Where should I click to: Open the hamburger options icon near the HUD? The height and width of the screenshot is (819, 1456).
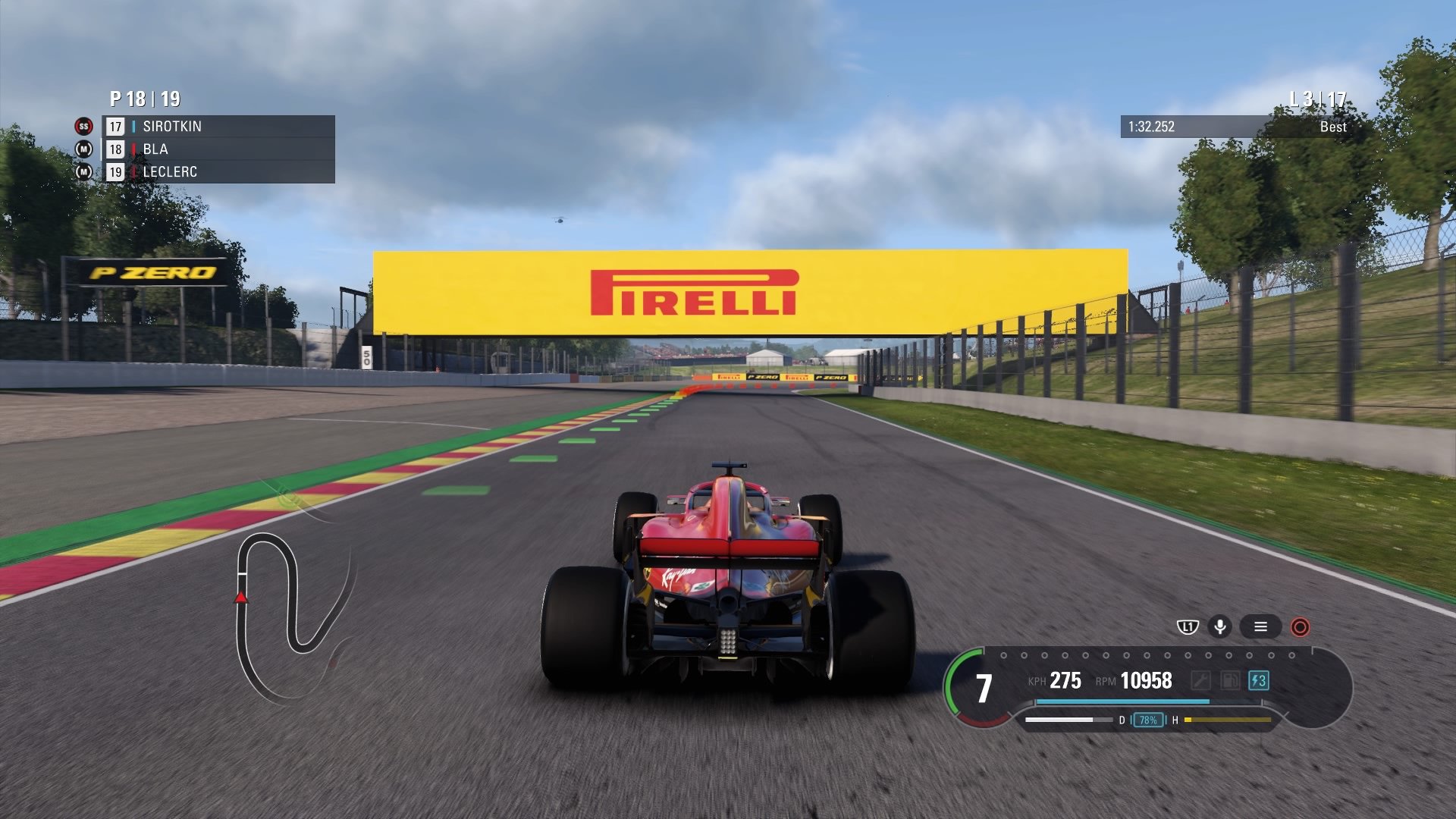(1260, 628)
